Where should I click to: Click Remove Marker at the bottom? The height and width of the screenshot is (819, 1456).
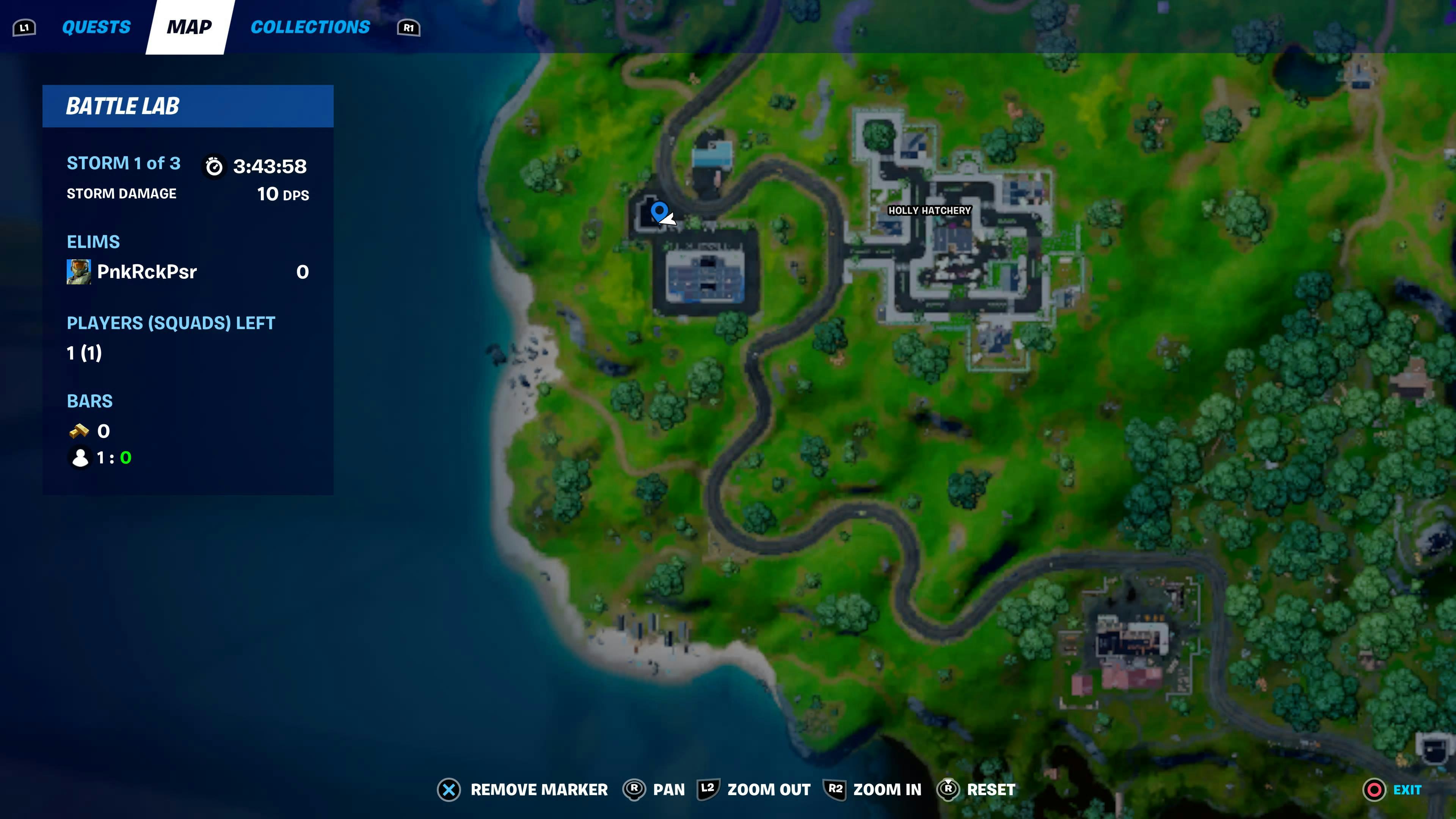pyautogui.click(x=539, y=789)
